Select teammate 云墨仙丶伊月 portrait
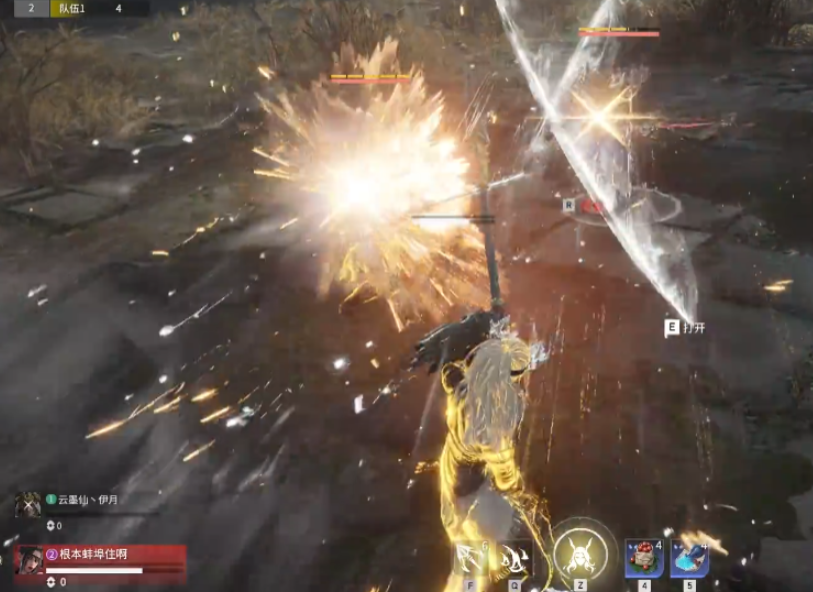The height and width of the screenshot is (592, 813). coord(28,505)
